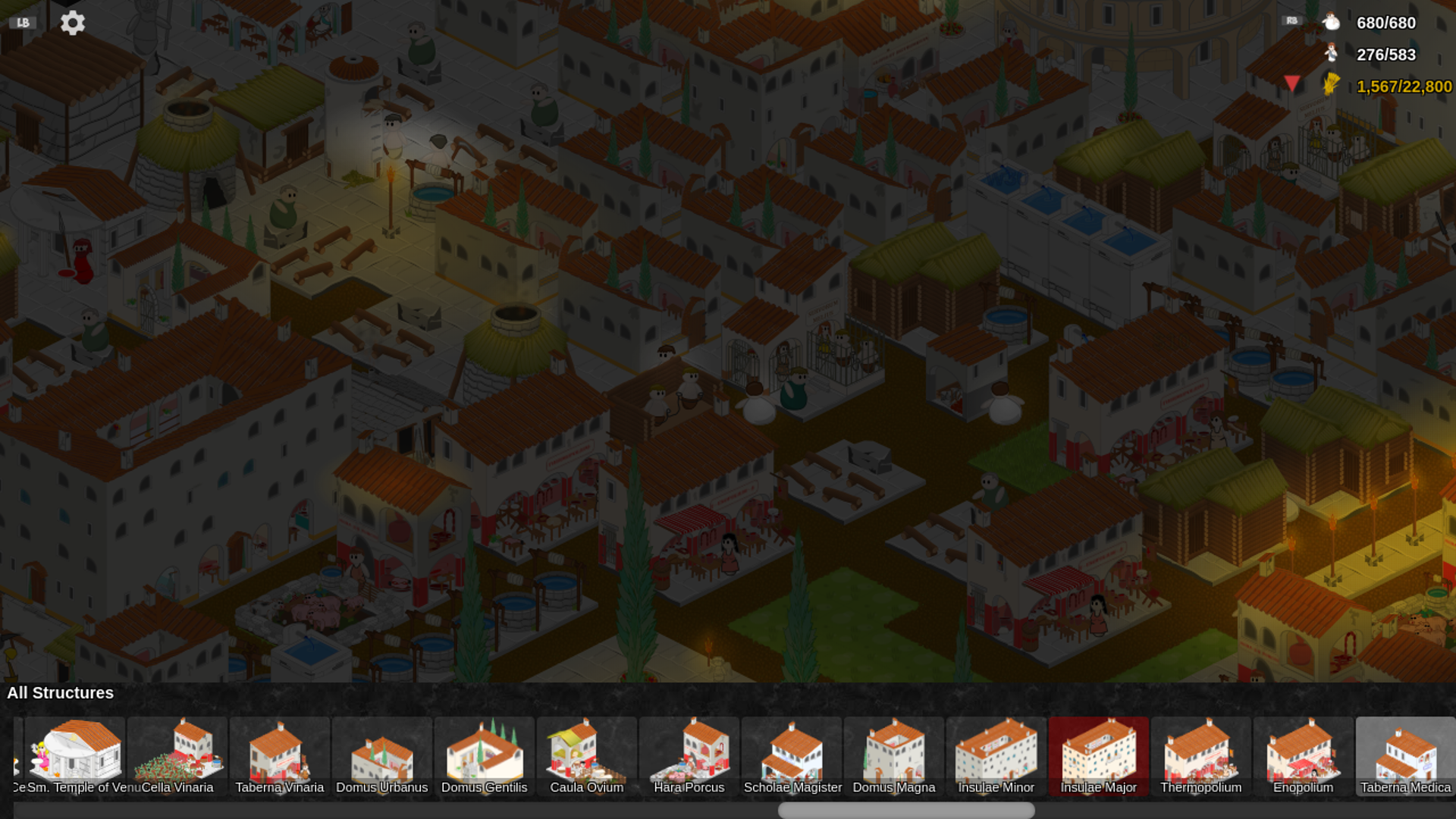The image size is (1456, 819).
Task: Choose the Enopolium structure
Action: click(1304, 756)
